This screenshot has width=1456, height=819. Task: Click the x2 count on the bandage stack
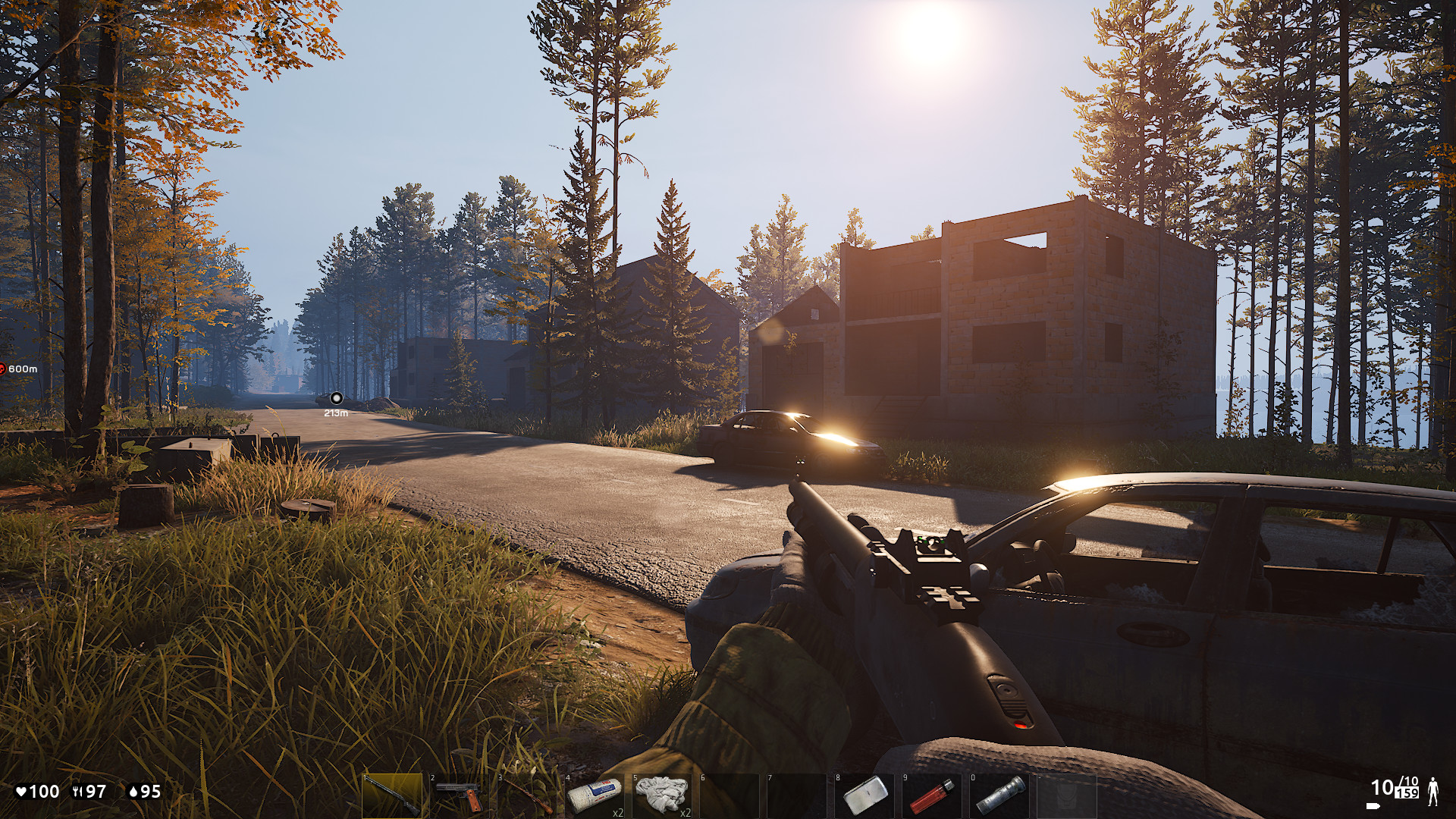pos(618,811)
